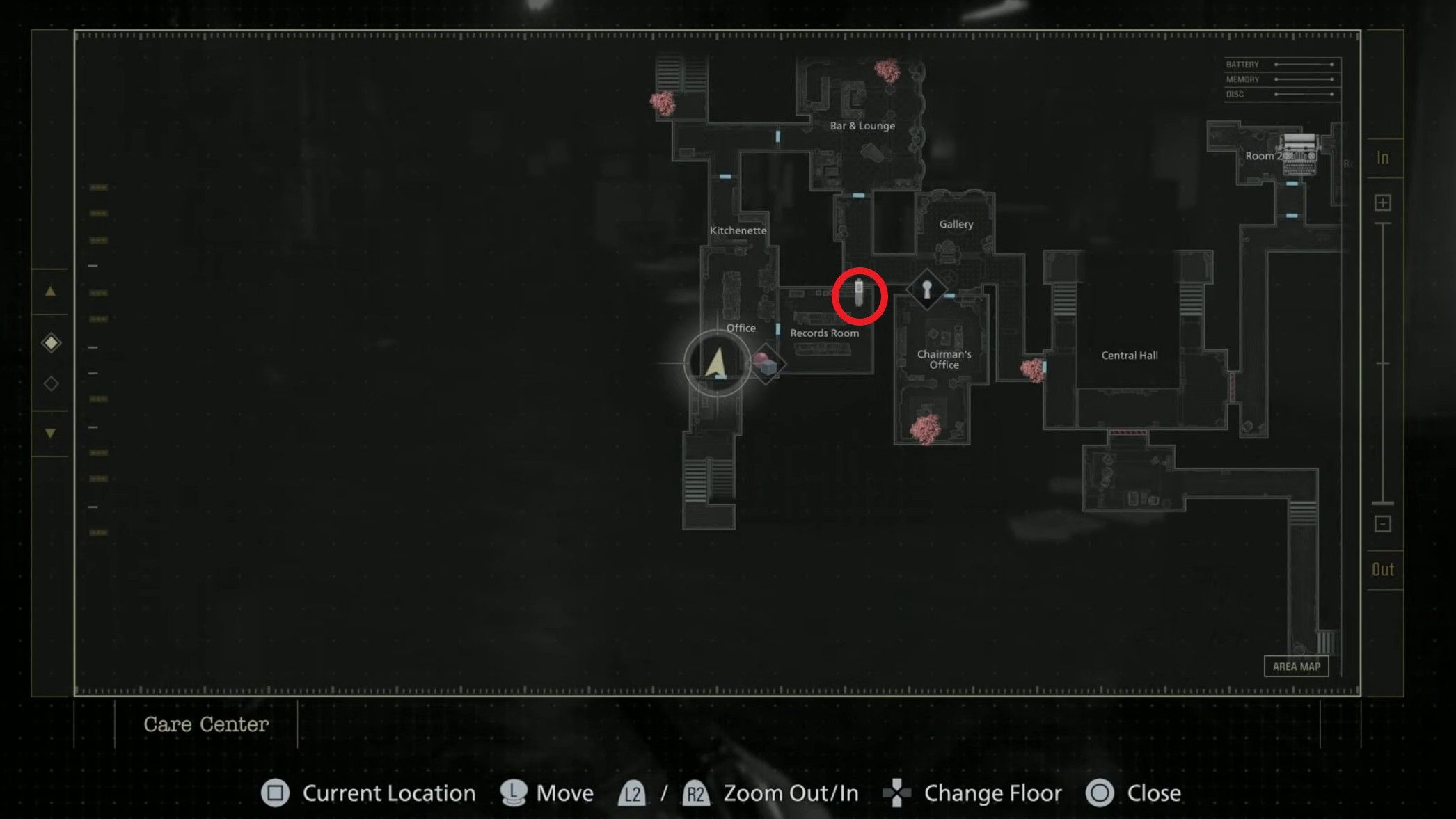The image size is (1456, 819).
Task: Select the hollow diamond floor indicator
Action: coord(51,383)
